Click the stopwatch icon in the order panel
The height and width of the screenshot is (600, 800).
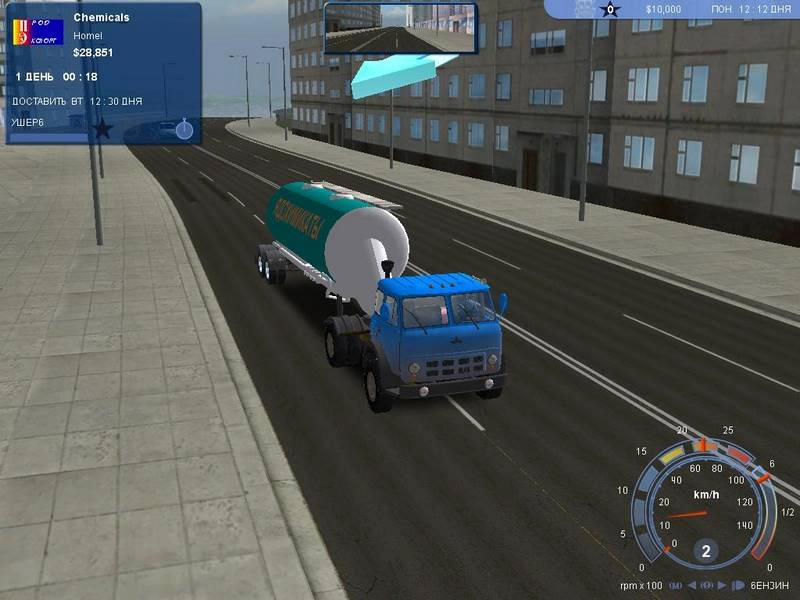[184, 129]
